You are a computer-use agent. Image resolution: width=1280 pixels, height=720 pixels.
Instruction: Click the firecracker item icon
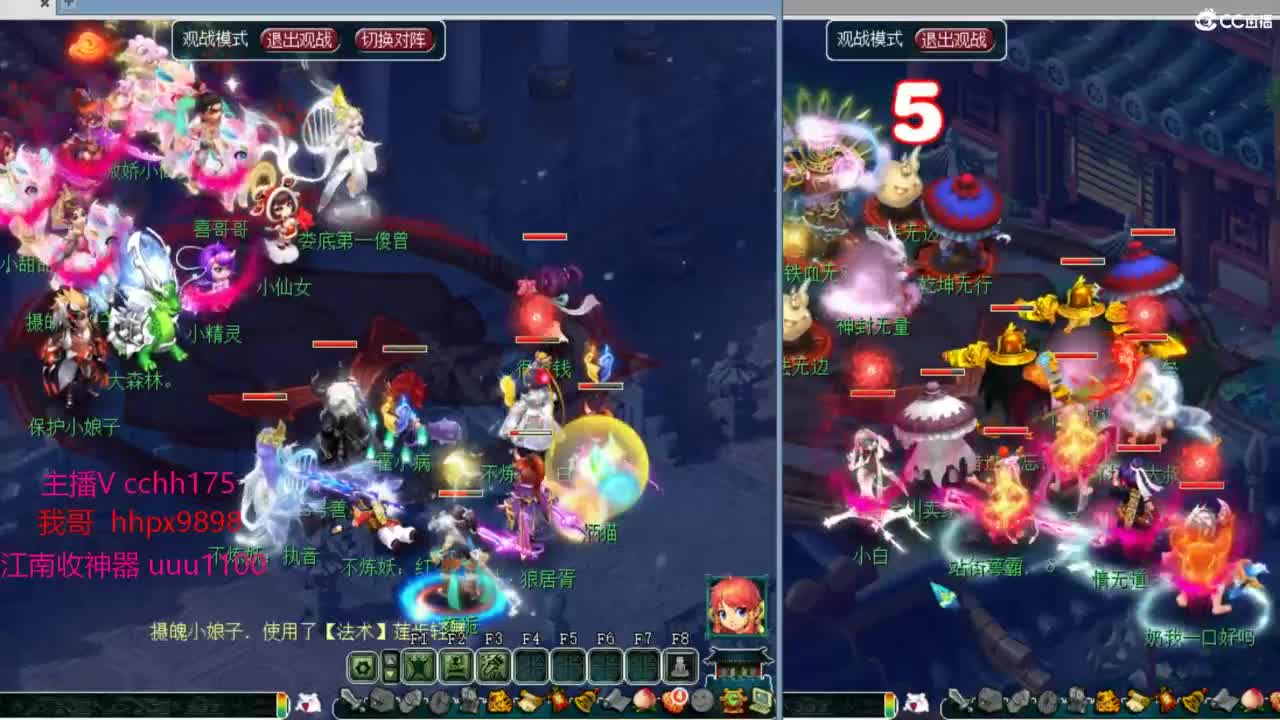(x=558, y=700)
